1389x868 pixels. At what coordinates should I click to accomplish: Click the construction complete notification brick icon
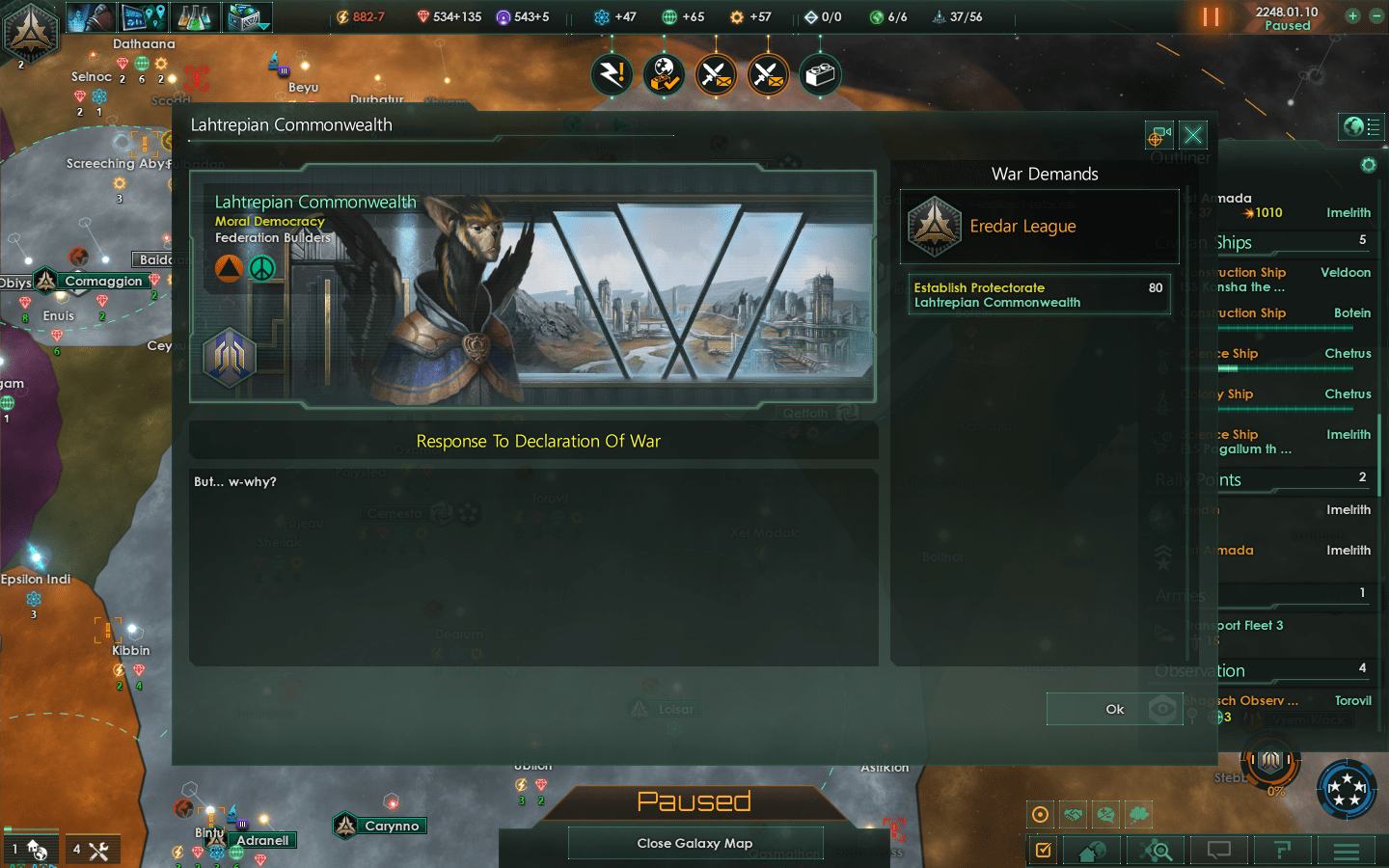820,74
